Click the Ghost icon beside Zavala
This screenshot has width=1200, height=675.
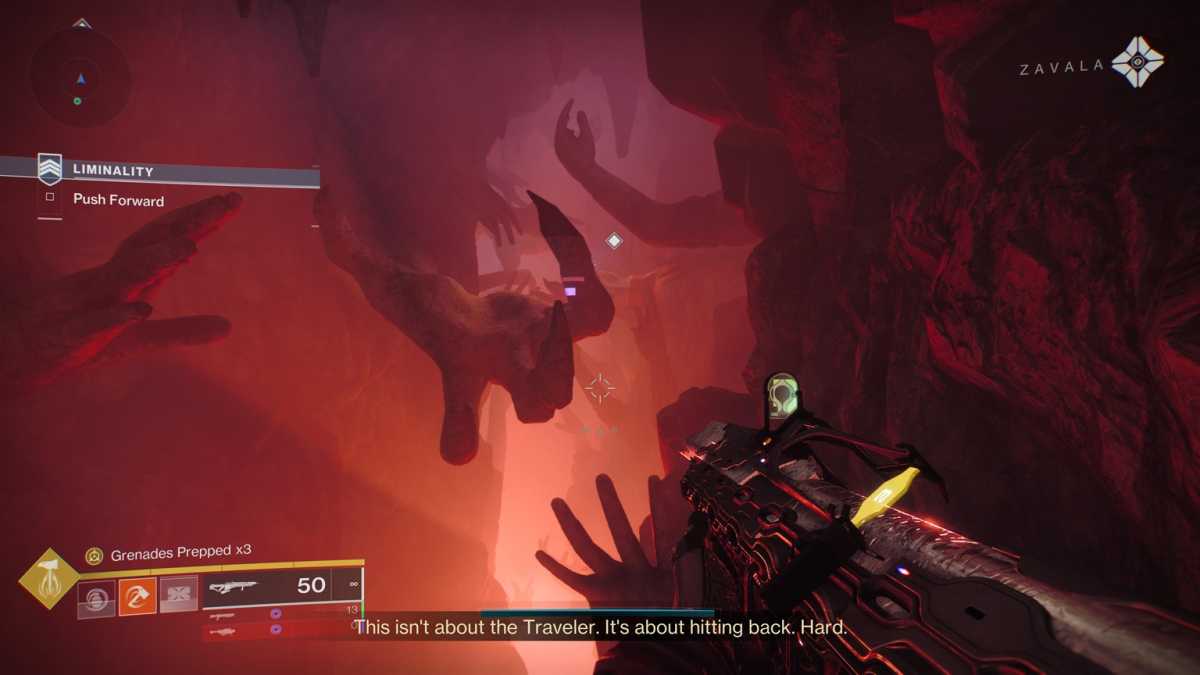(x=1137, y=62)
